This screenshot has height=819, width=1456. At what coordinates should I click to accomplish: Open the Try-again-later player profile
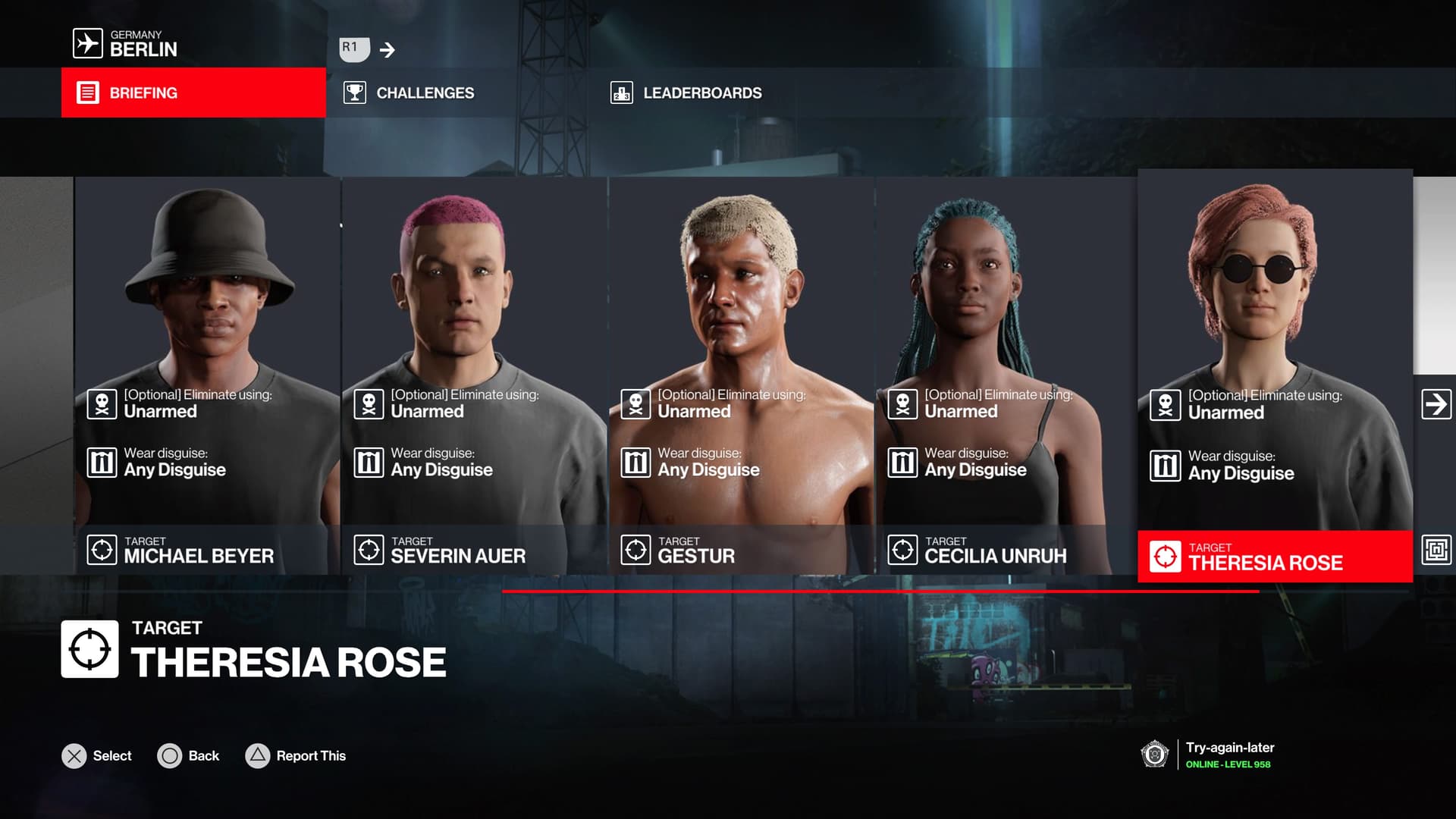tap(1228, 755)
